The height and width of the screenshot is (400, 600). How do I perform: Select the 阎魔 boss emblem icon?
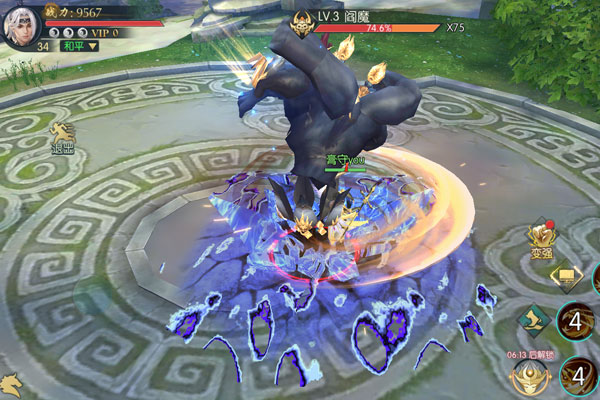(301, 21)
